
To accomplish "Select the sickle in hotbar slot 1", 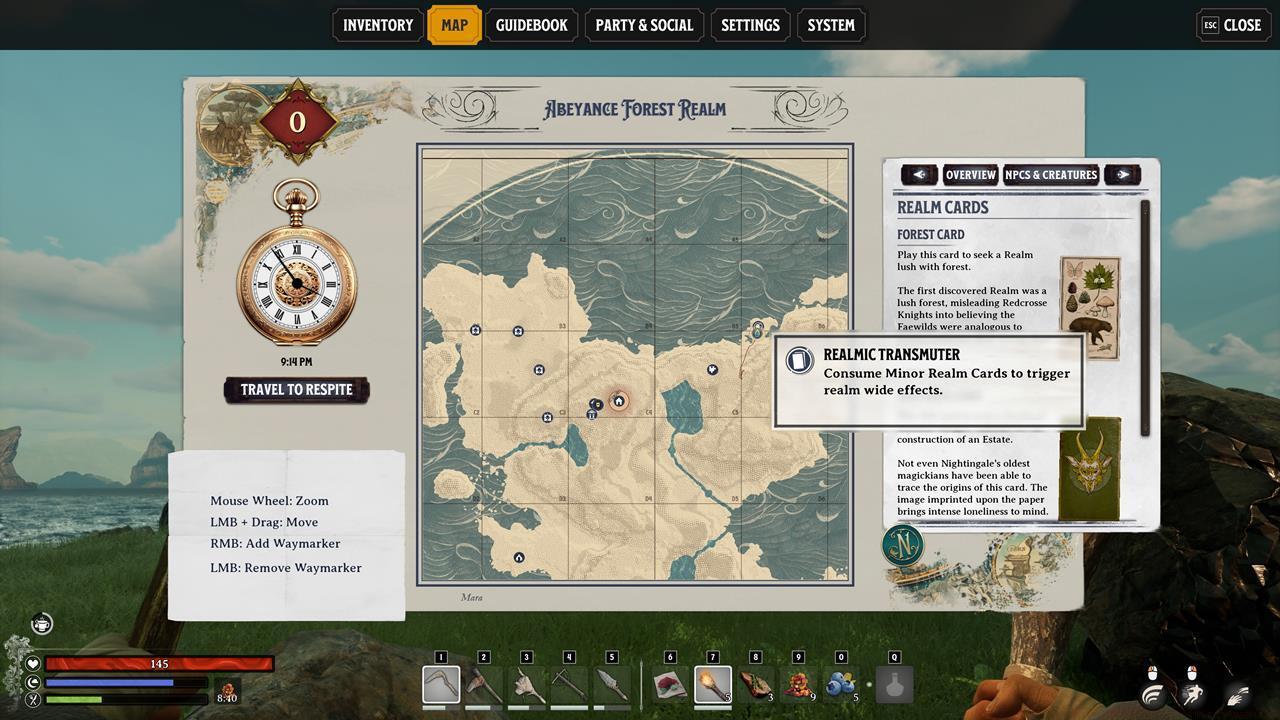I will [x=441, y=685].
